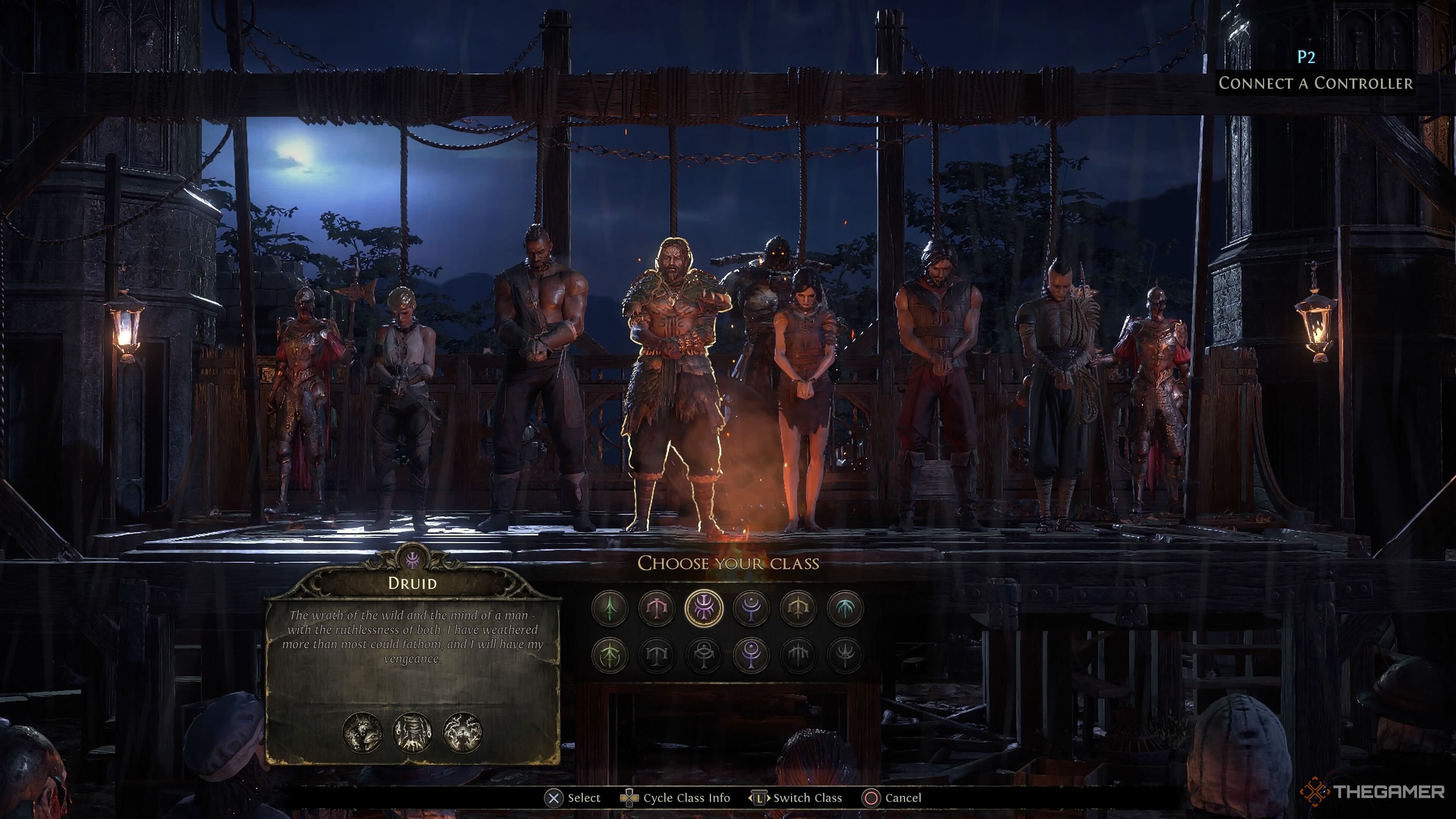Select the teal class emblem
This screenshot has height=819, width=1456.
click(845, 608)
